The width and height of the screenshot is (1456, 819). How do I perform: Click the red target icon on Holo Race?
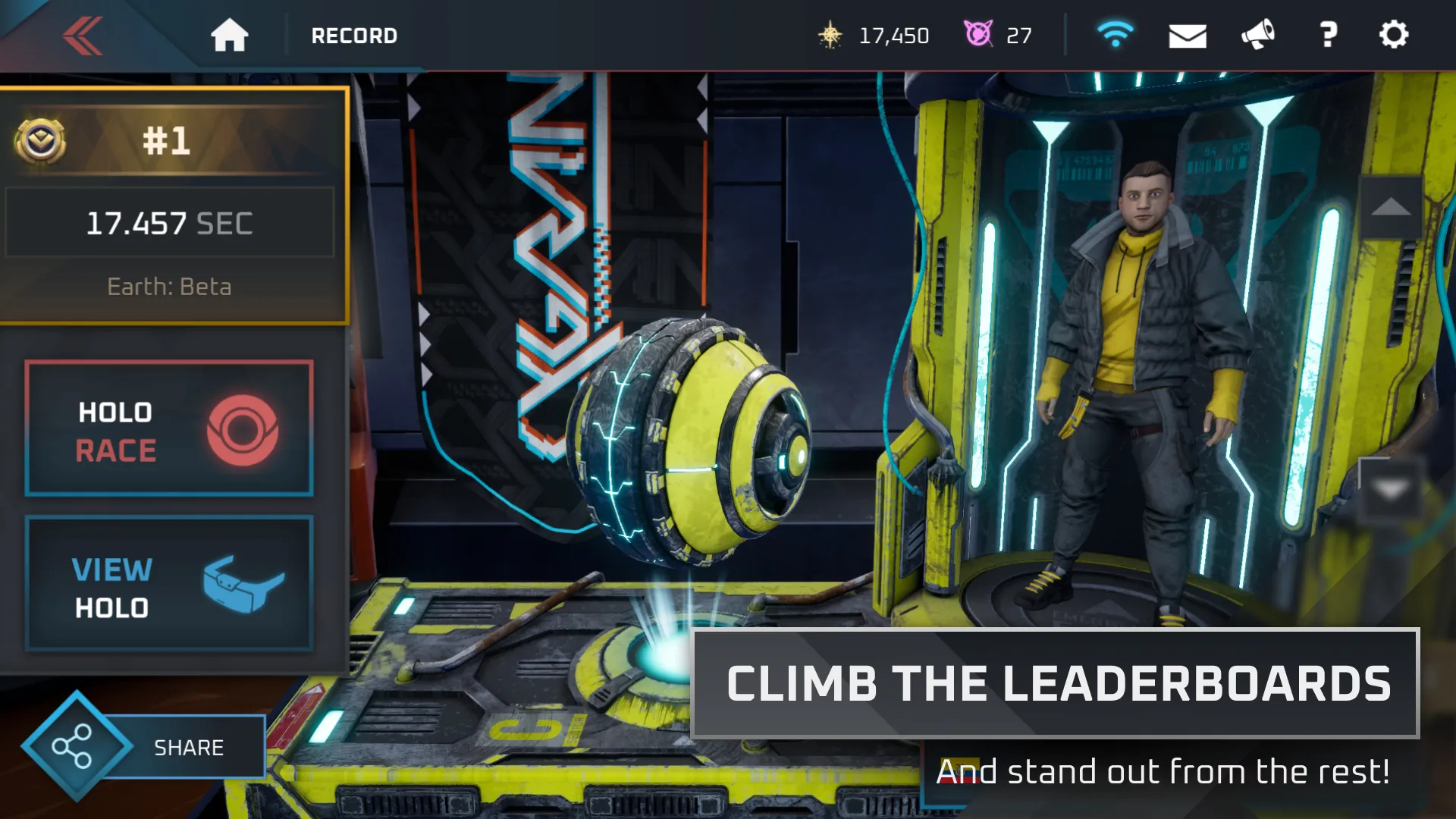(x=243, y=428)
